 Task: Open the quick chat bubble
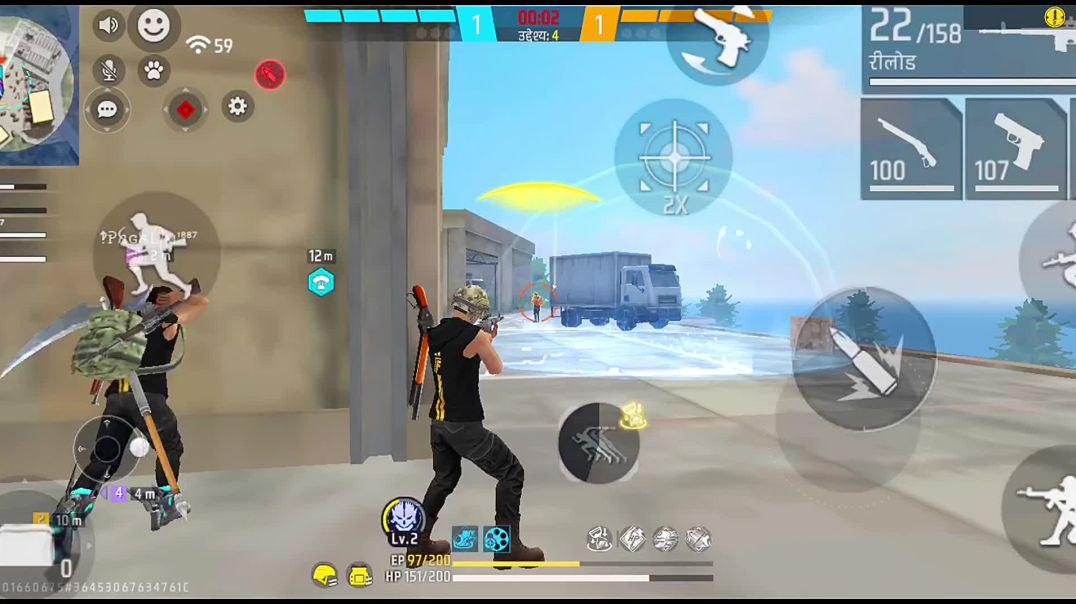pyautogui.click(x=107, y=109)
